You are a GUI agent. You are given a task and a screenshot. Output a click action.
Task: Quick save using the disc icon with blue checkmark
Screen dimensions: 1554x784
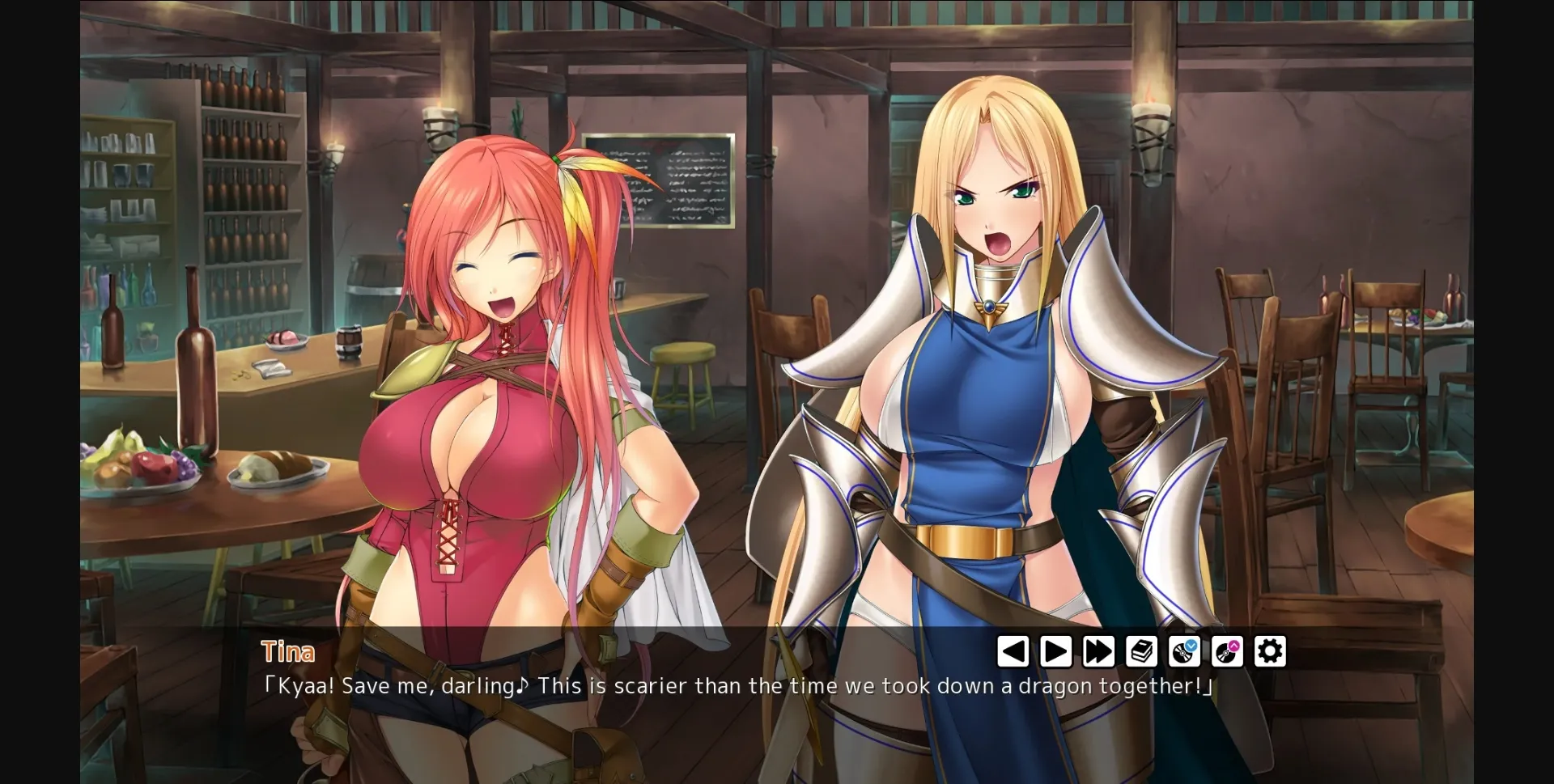1185,651
